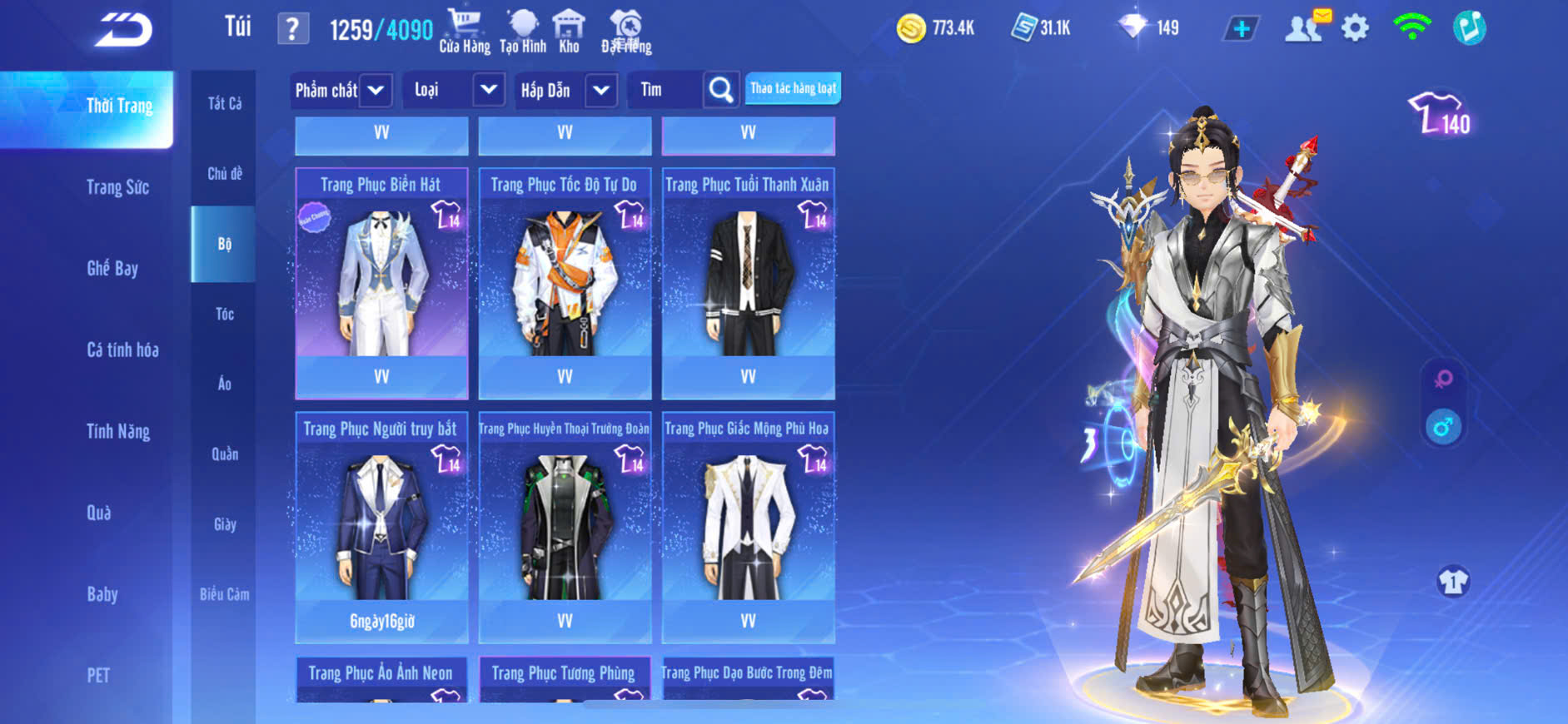Open the question mark help button
Screen dimensions: 1568x724
292,30
